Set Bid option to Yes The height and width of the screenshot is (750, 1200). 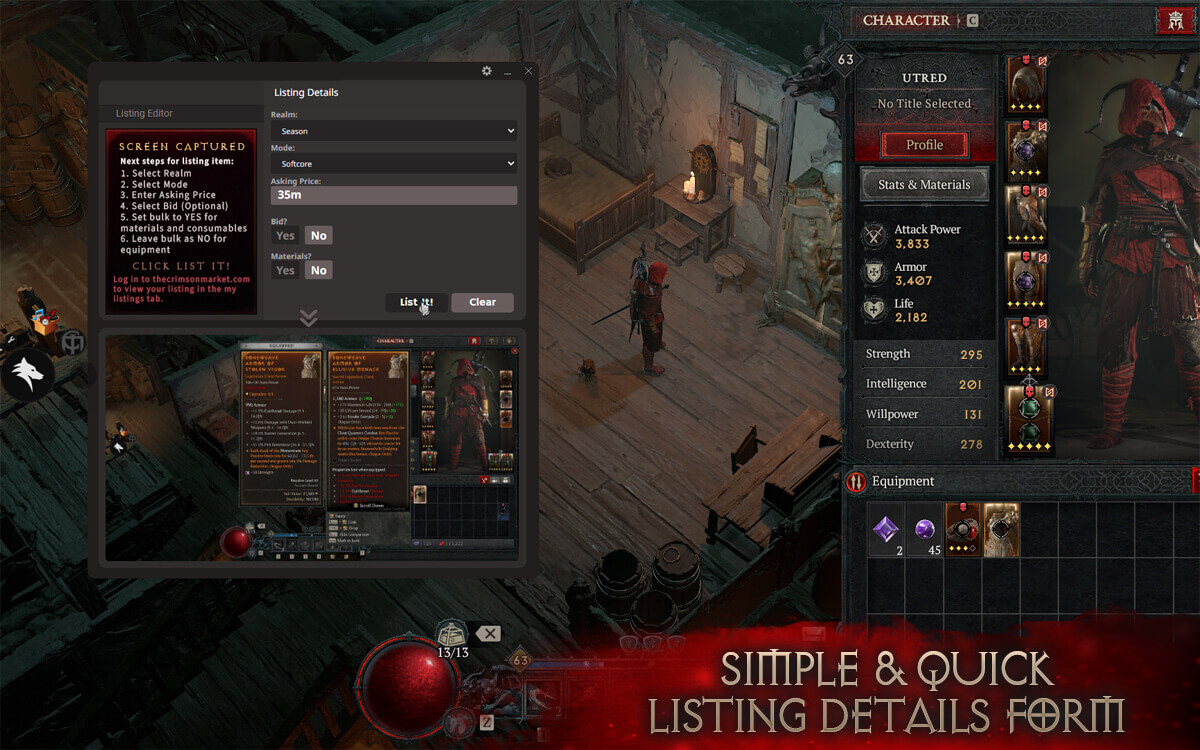pos(285,236)
